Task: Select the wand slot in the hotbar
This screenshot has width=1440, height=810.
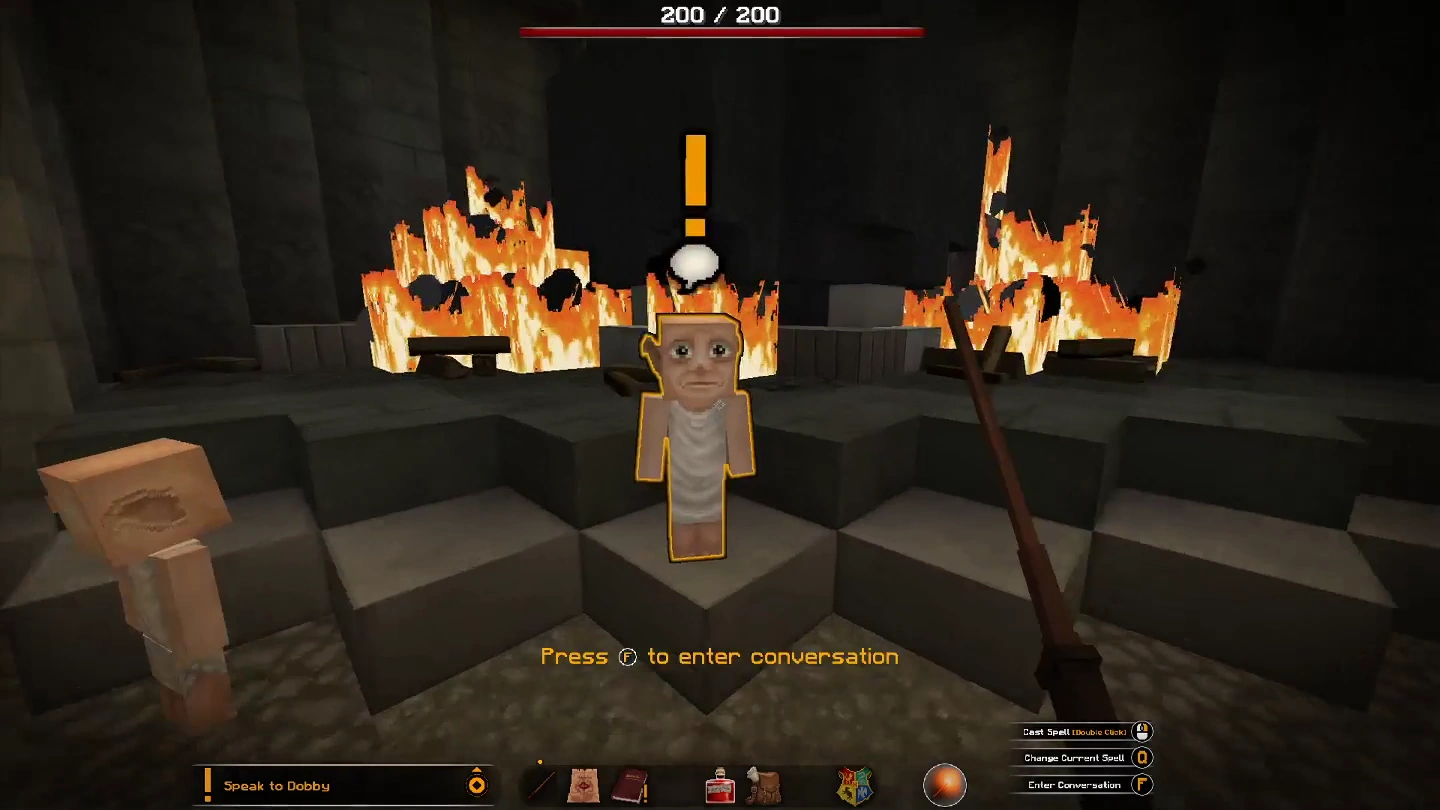Action: pyautogui.click(x=543, y=785)
